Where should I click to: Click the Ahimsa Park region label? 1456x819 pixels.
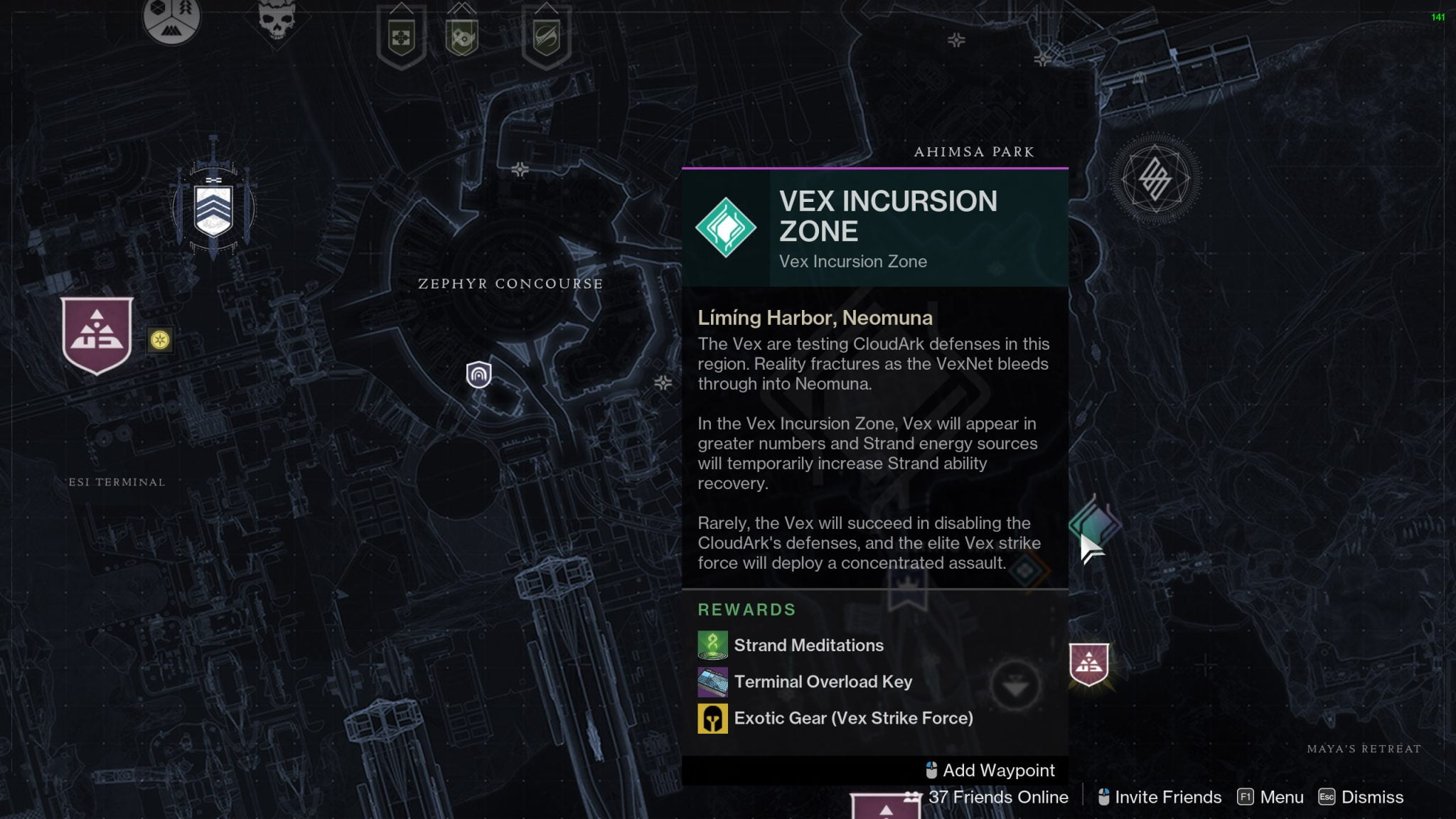[973, 151]
